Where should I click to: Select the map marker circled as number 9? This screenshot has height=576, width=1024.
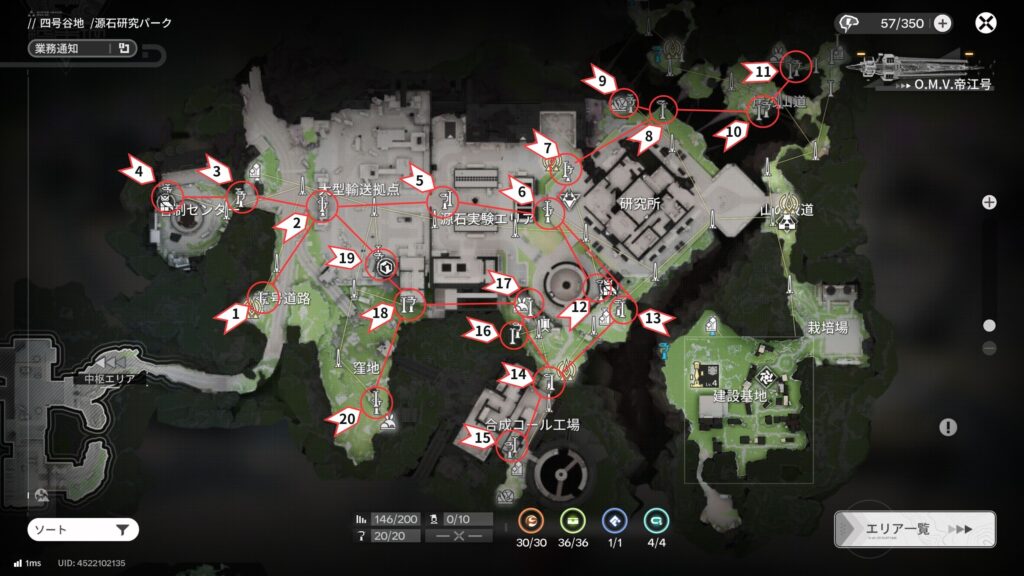coord(624,102)
